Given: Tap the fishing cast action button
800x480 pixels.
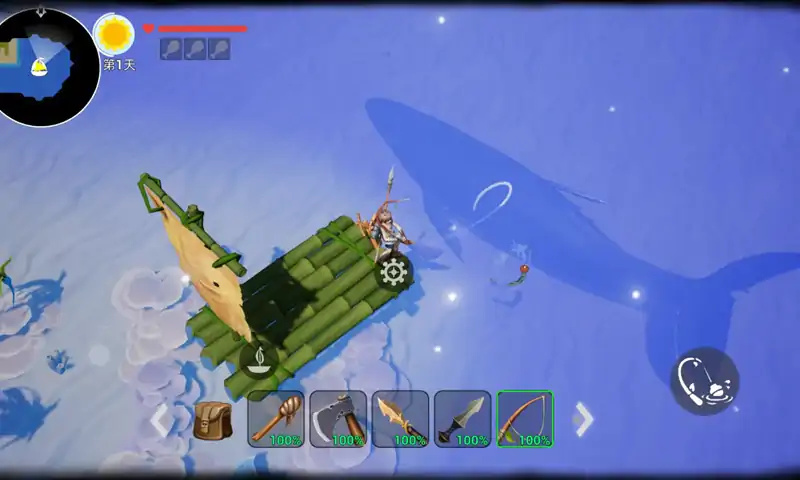Looking at the screenshot, I should (x=704, y=381).
